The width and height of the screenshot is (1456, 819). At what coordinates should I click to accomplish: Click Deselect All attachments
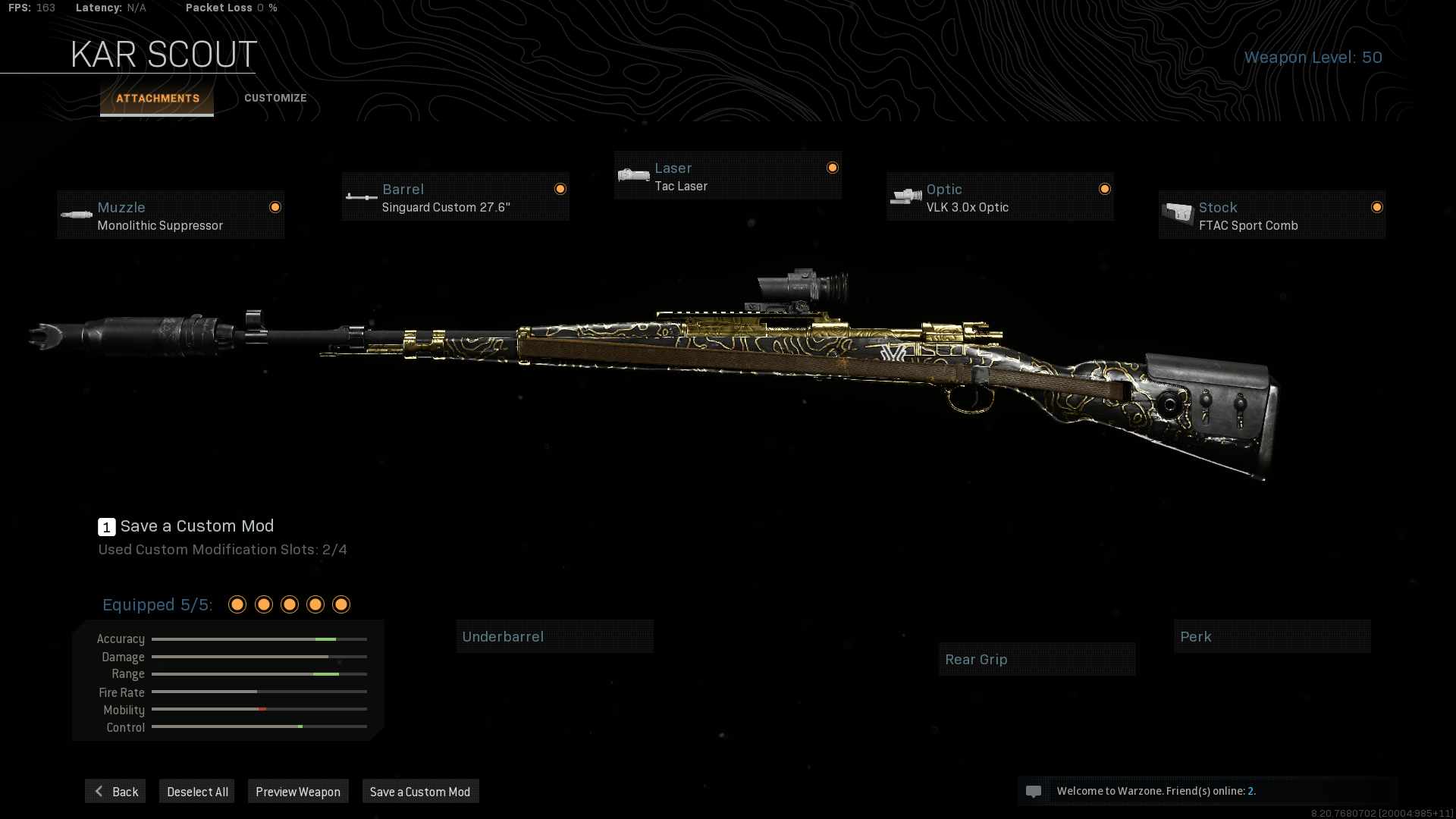[x=197, y=792]
